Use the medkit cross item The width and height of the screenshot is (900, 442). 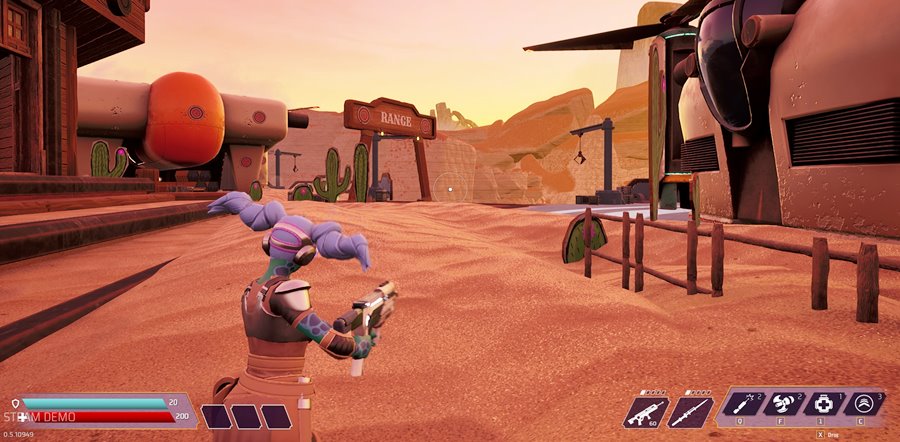pos(823,404)
